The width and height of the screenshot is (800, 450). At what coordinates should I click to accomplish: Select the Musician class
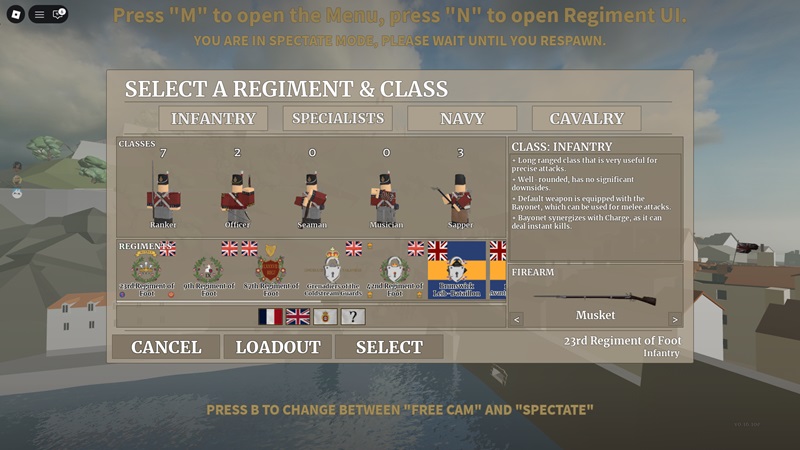click(385, 195)
